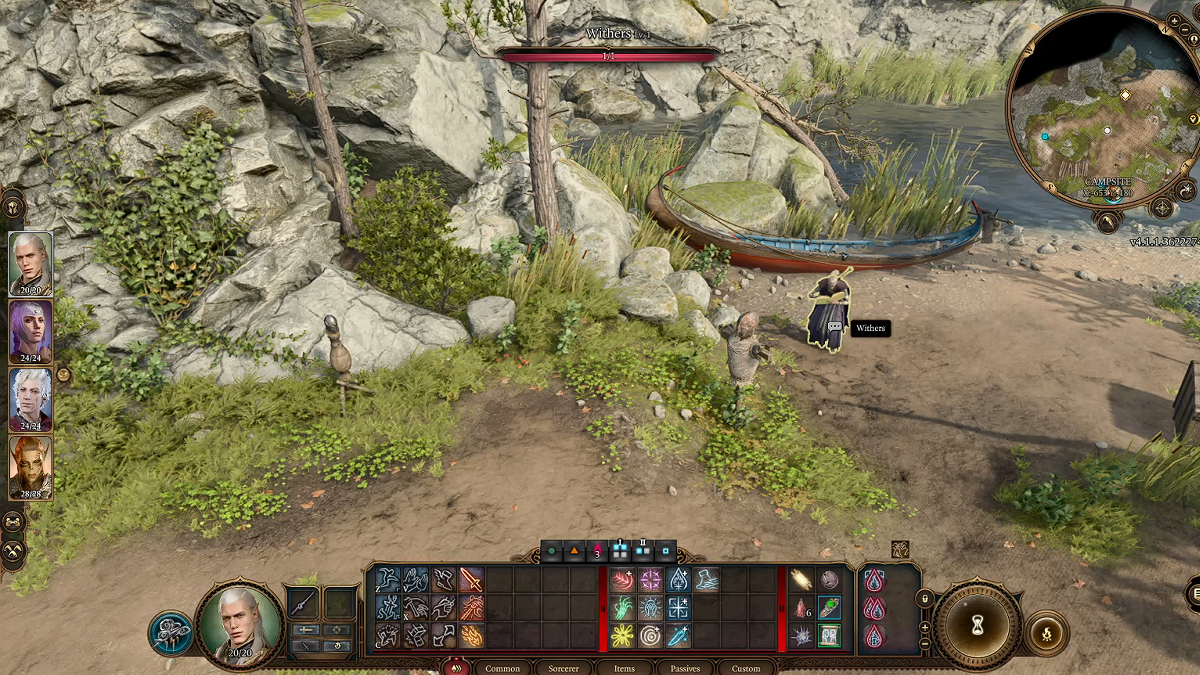This screenshot has width=1200, height=675.
Task: Choose the white-haired curly companion portrait
Action: tap(31, 400)
